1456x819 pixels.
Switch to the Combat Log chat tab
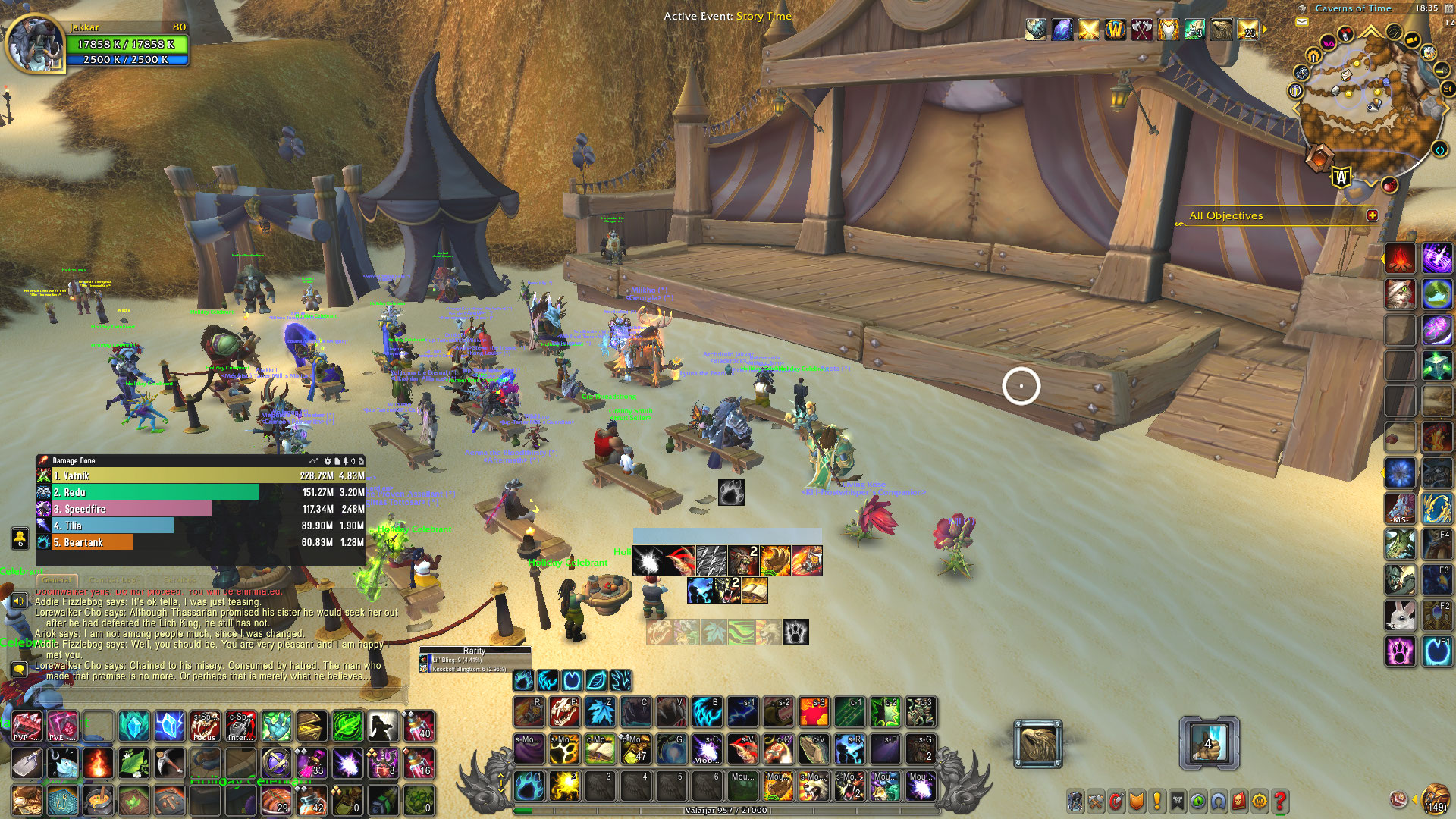point(114,579)
